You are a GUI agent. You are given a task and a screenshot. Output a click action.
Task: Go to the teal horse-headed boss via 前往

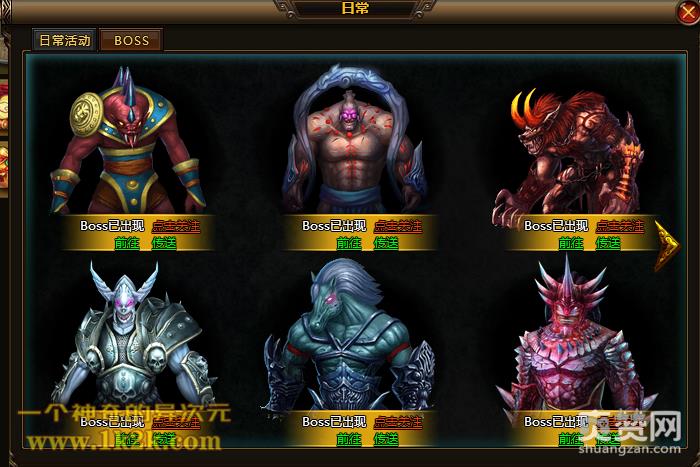(x=349, y=439)
